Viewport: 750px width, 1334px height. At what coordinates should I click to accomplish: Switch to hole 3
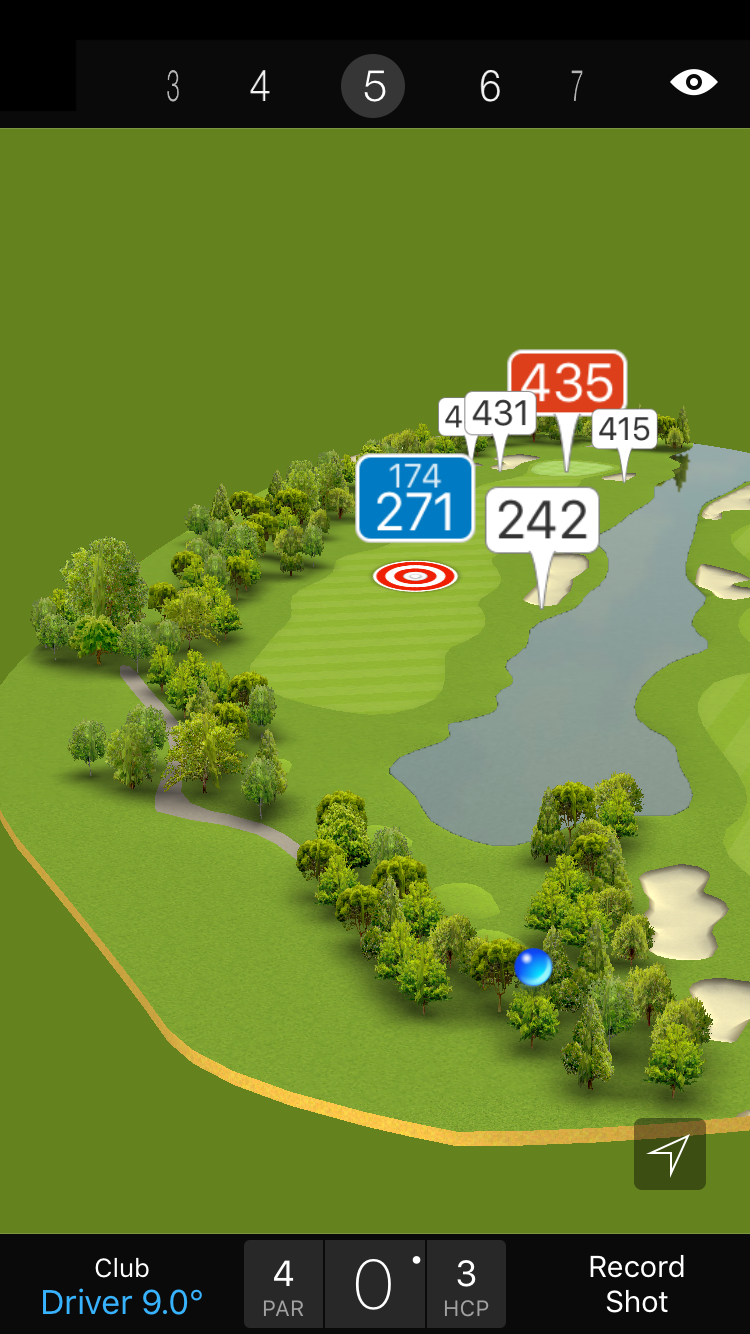click(173, 87)
